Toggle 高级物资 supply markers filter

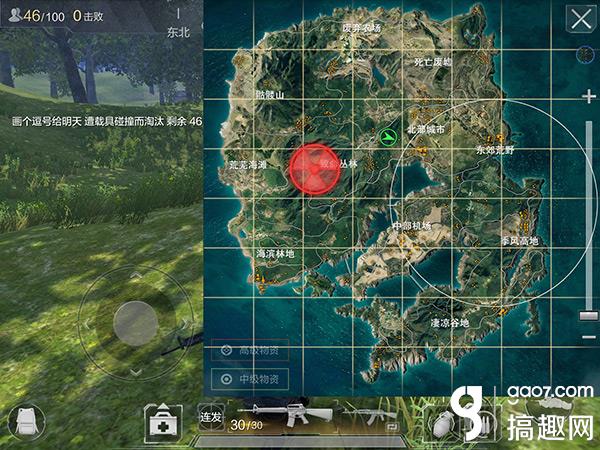point(250,351)
